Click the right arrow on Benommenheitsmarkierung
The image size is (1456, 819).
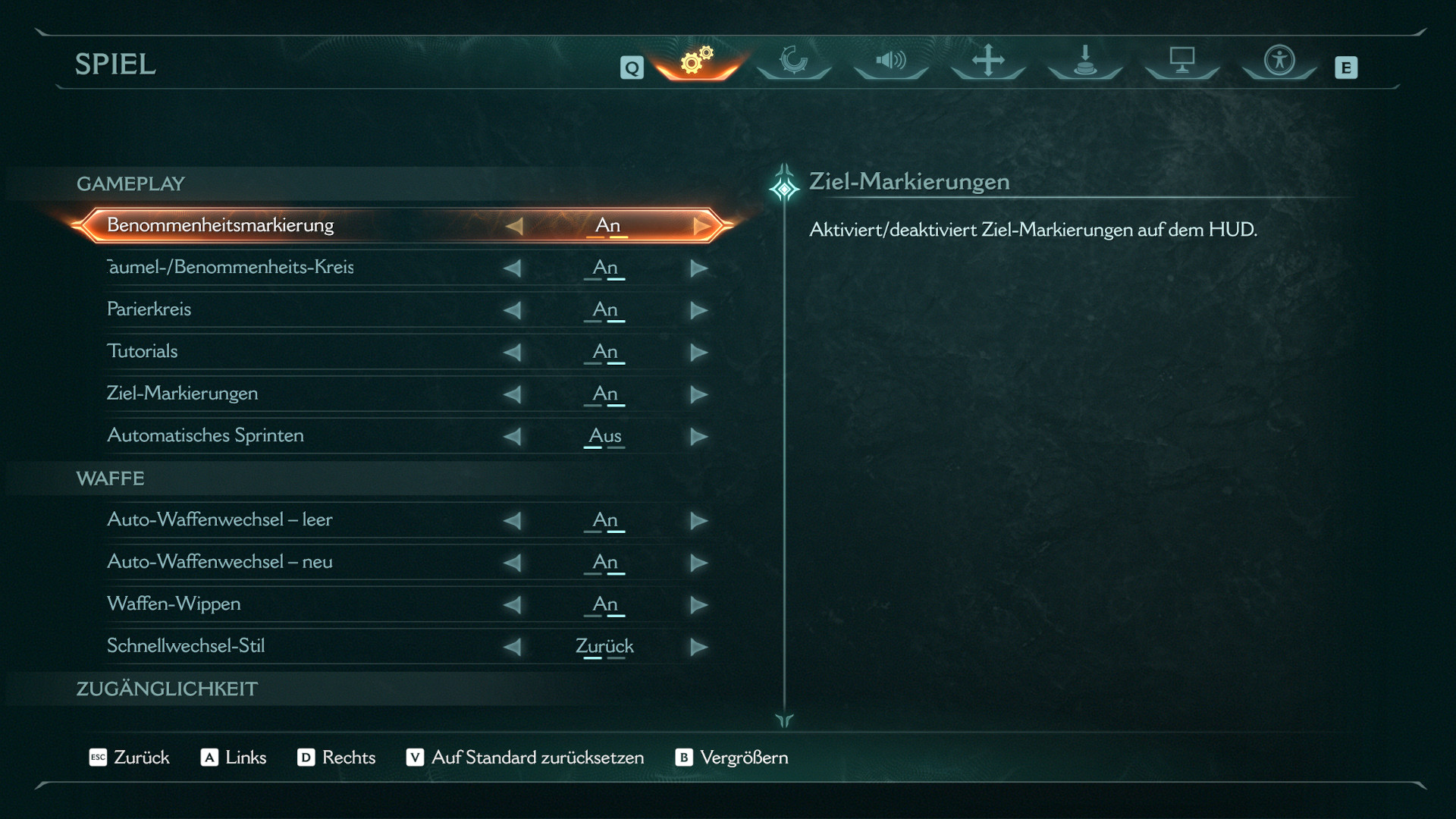tap(701, 226)
